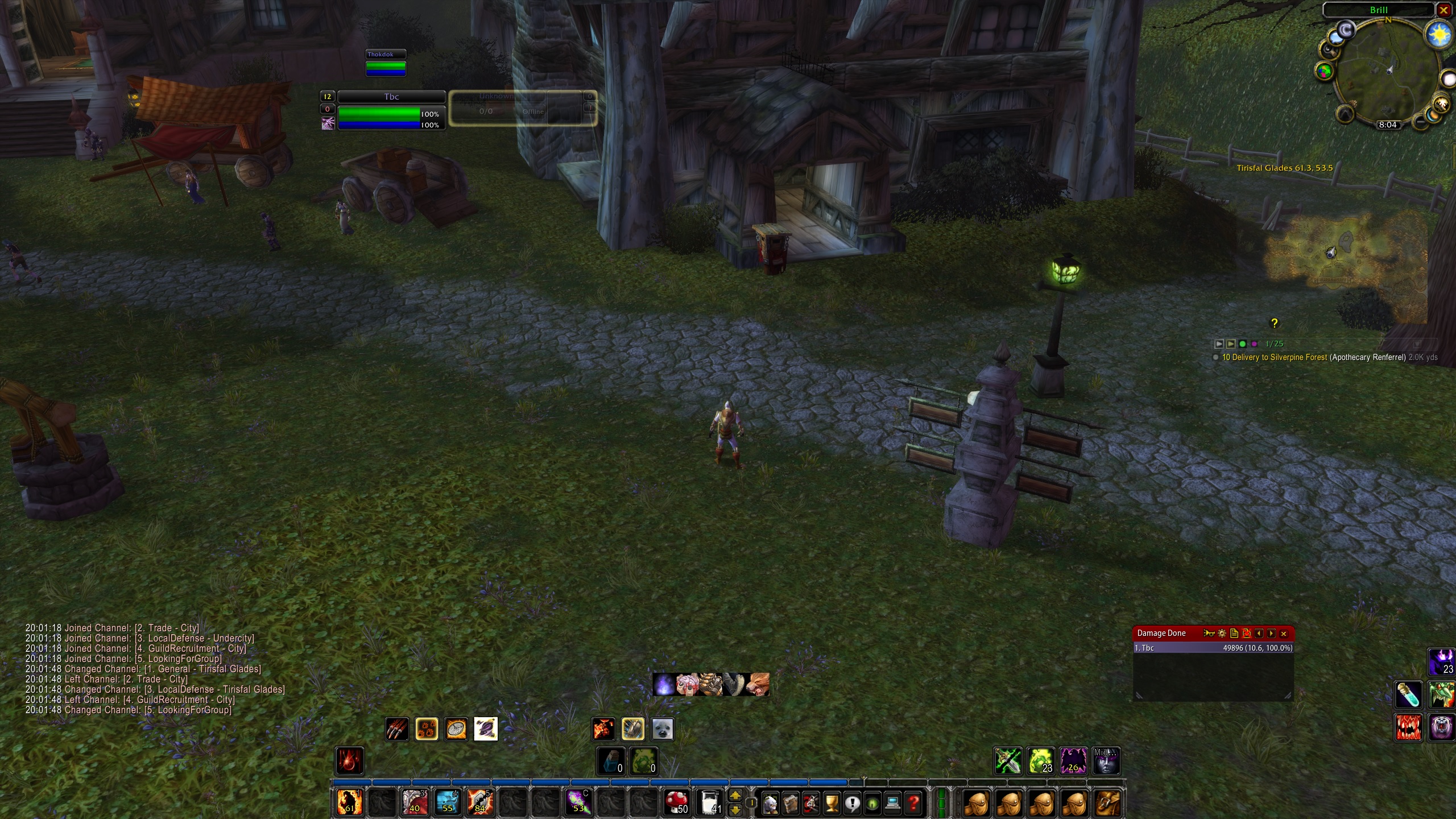Open Skada options via the gear icon

pos(1221,633)
